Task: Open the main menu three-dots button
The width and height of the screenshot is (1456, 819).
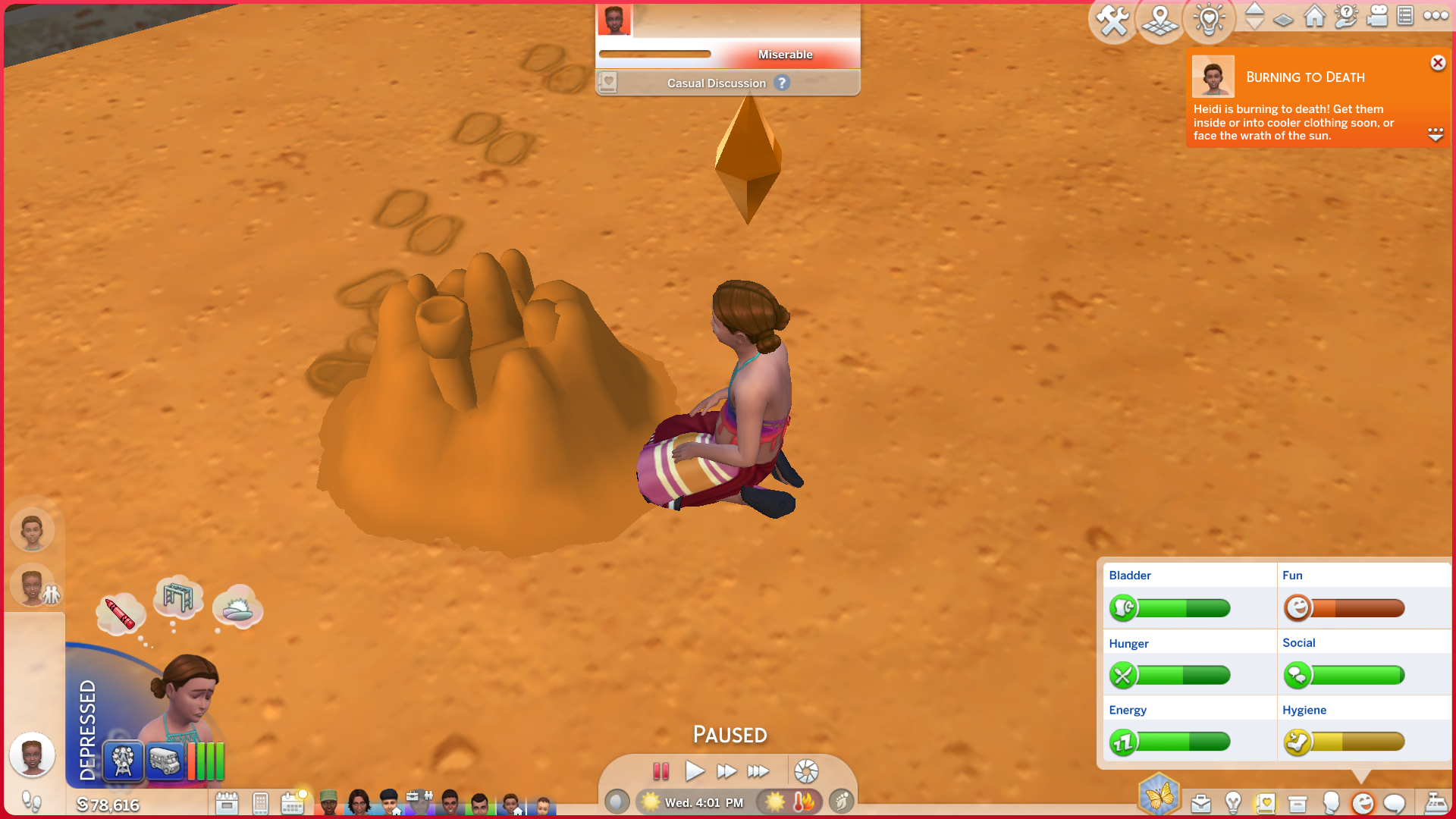Action: coord(1436,16)
